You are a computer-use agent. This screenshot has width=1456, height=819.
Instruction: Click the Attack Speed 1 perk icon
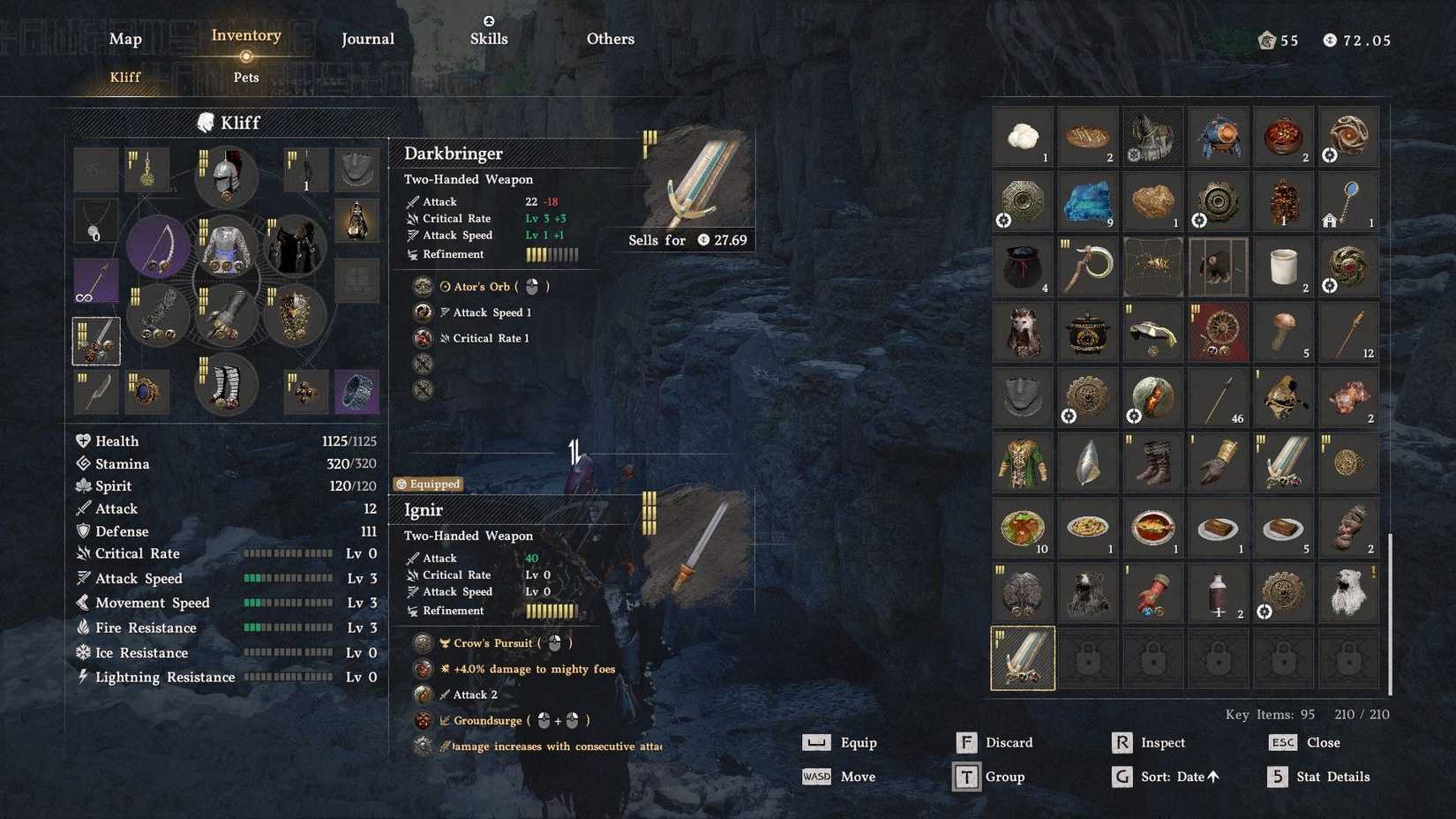(422, 312)
